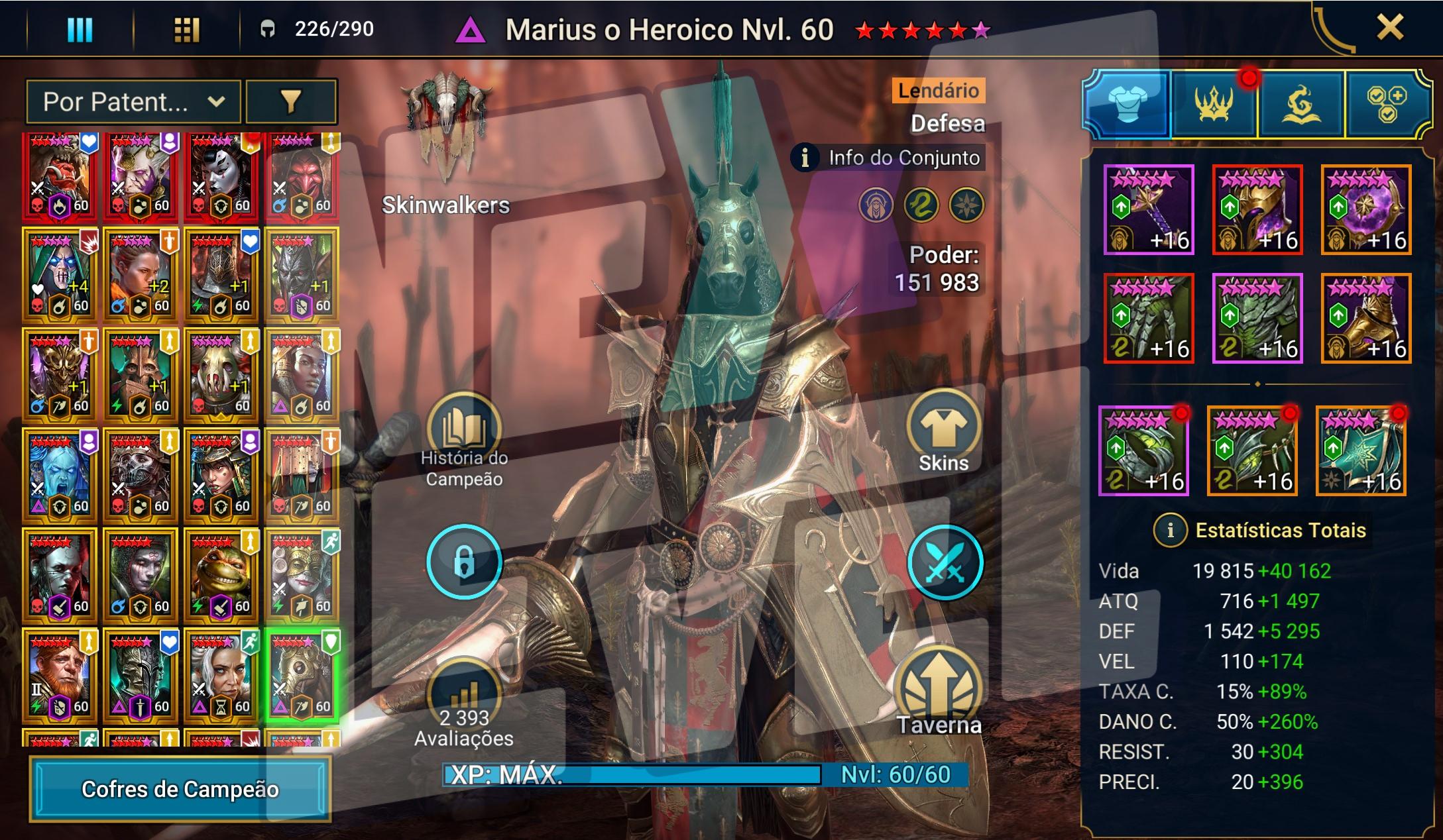Select the green-highlighted champion portrait
Viewport: 1443px width, 840px height.
pyautogui.click(x=302, y=675)
